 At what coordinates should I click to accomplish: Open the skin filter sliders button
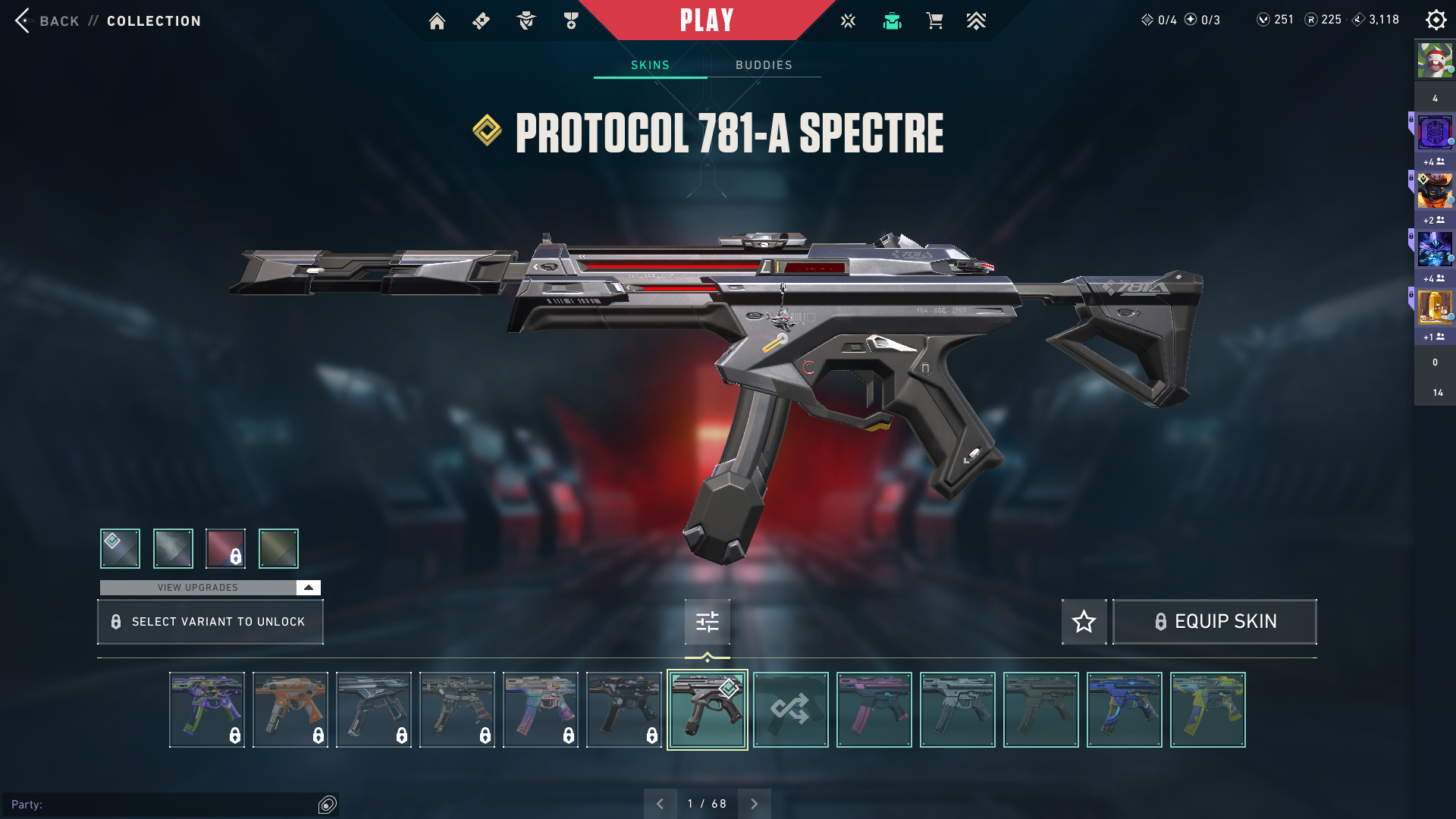coord(707,622)
